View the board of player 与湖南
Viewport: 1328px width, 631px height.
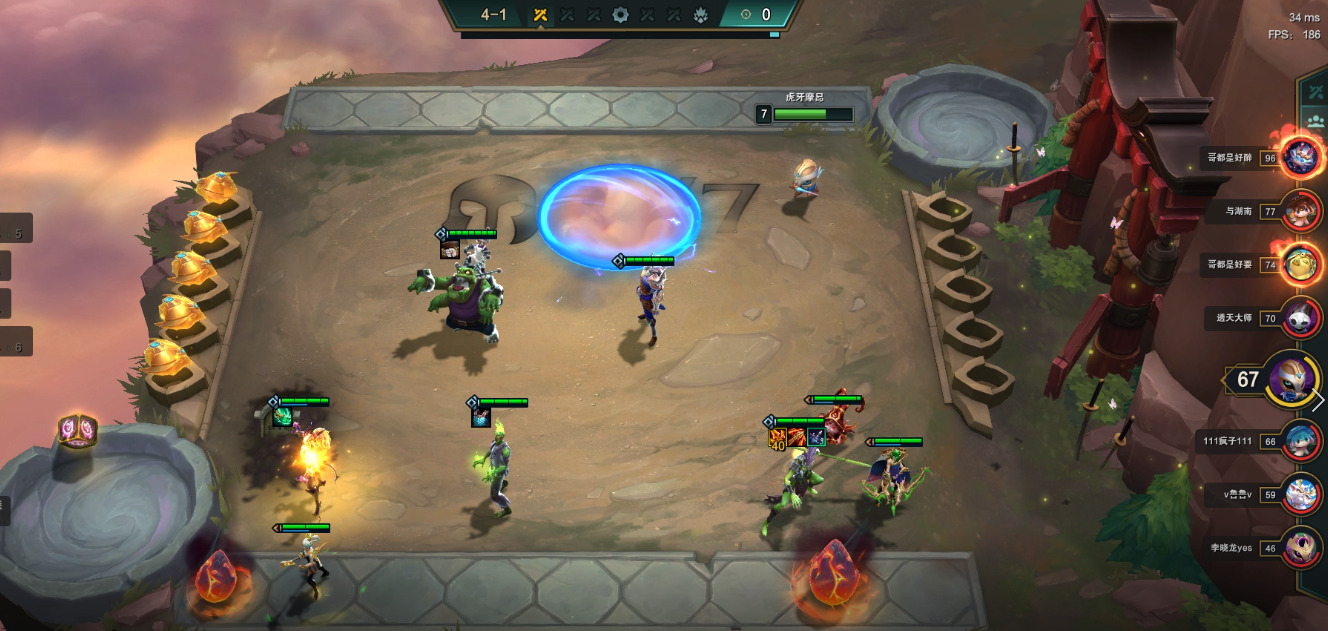[1301, 211]
